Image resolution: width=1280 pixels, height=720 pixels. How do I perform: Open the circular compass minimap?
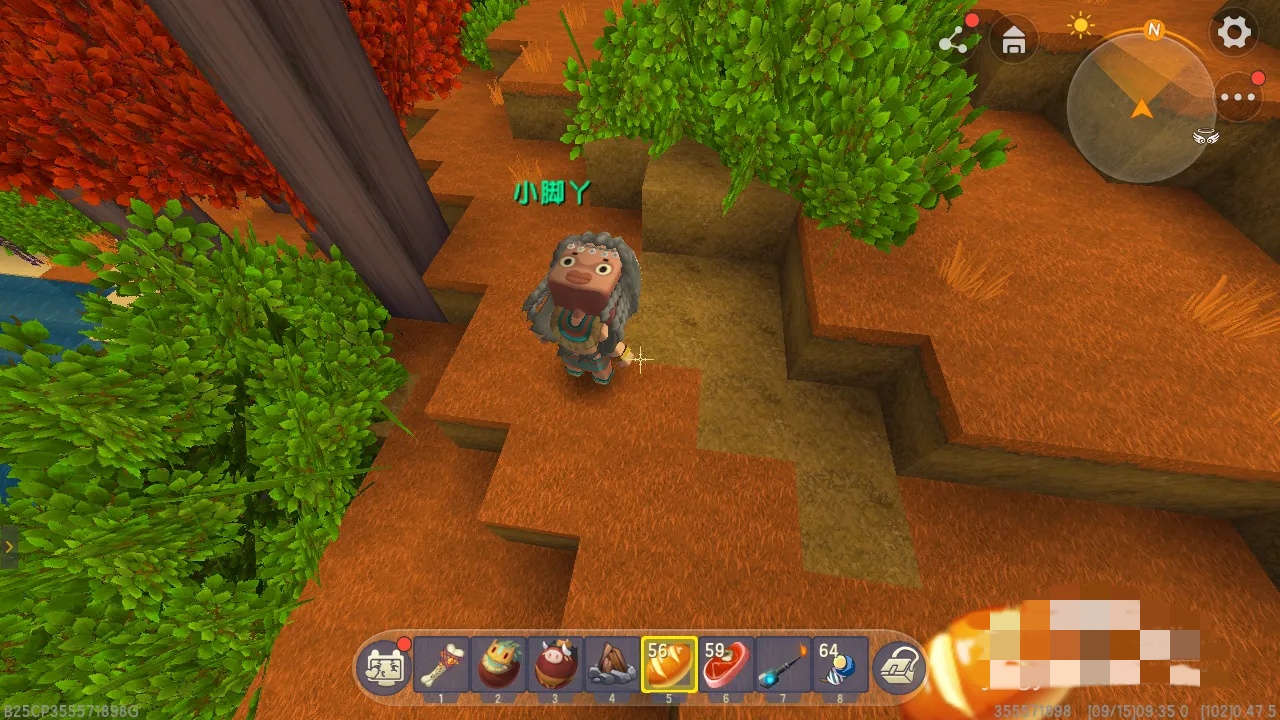coord(1140,108)
